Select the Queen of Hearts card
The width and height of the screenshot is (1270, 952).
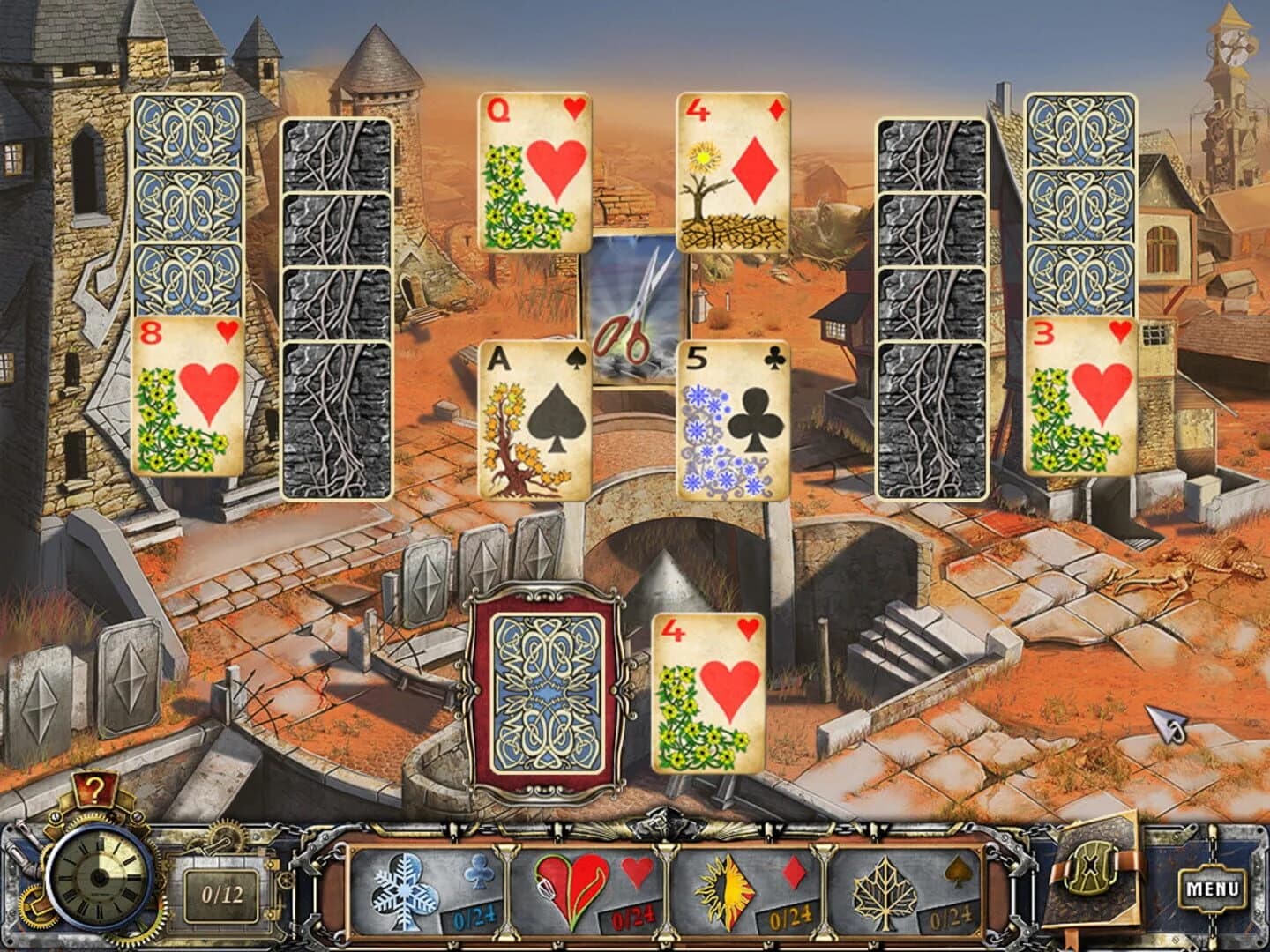pos(533,172)
